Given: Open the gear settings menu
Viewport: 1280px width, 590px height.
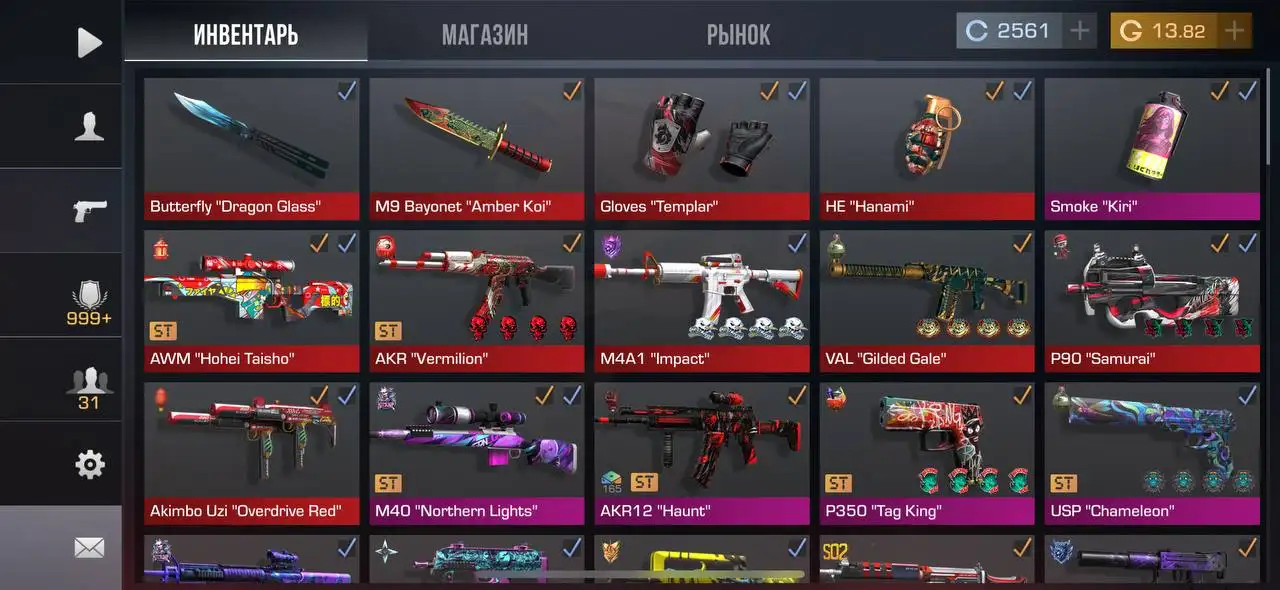Looking at the screenshot, I should (89, 464).
